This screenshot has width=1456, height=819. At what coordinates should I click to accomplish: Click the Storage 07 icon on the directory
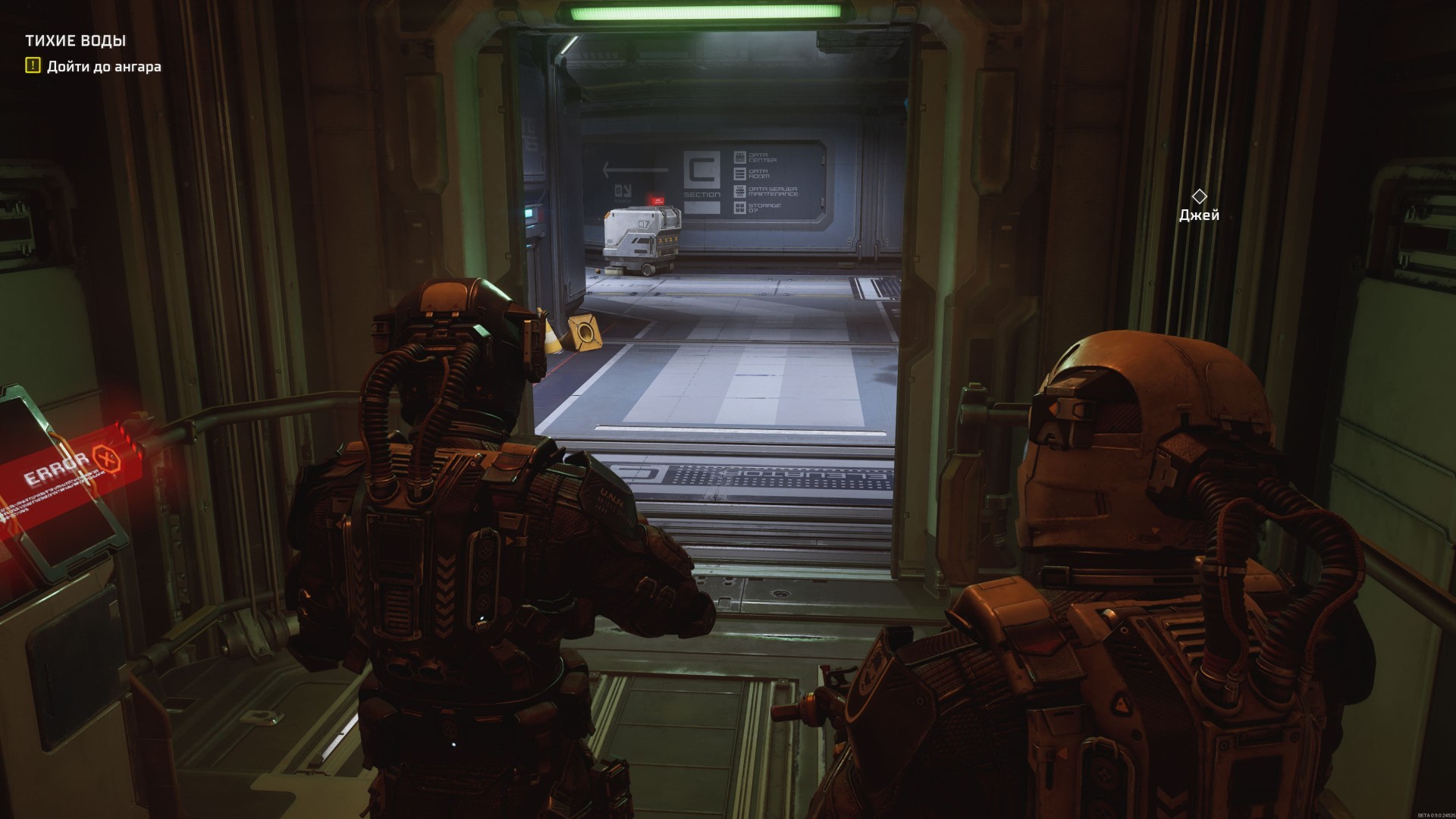tap(740, 209)
